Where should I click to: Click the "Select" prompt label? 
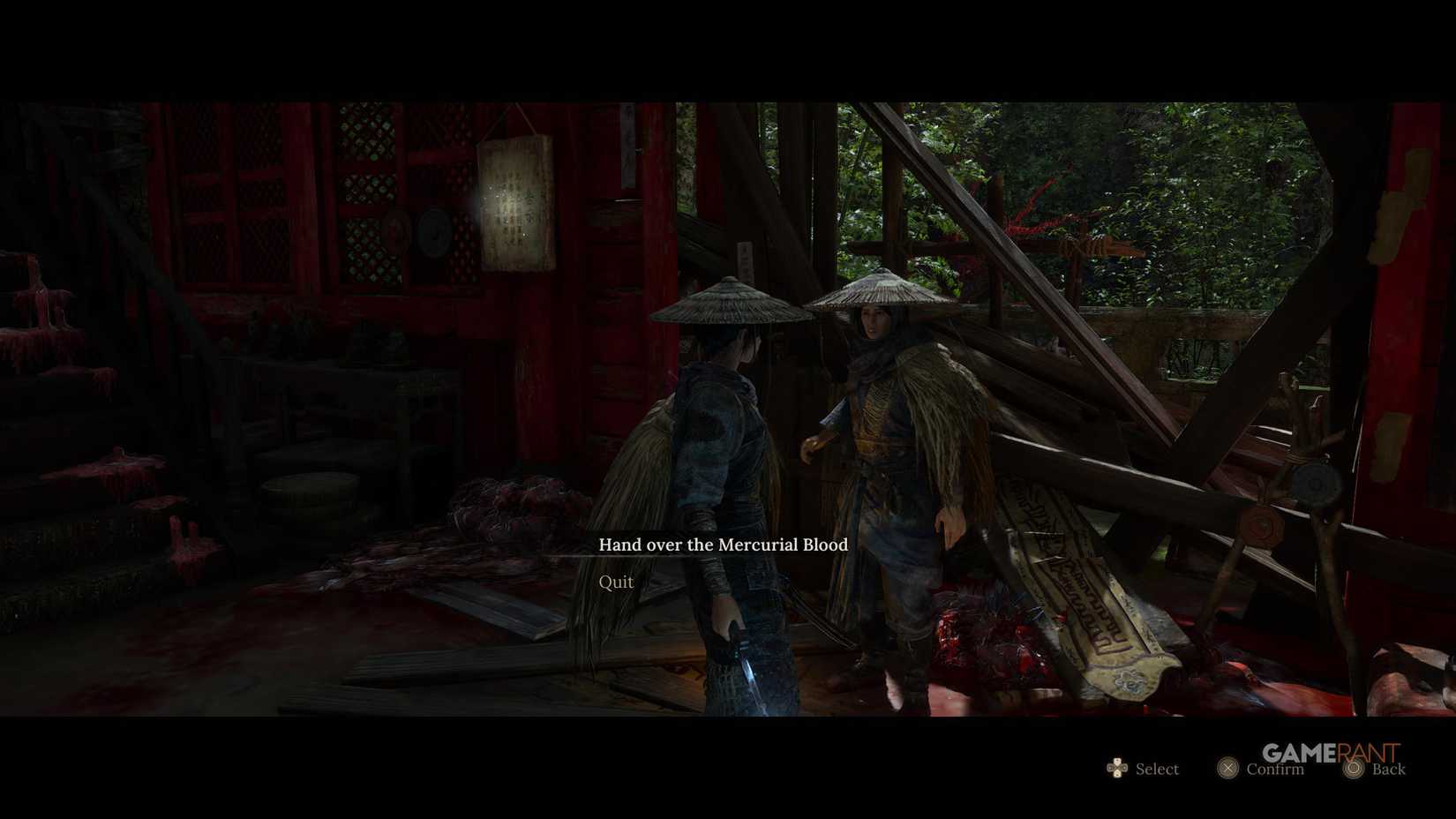(1157, 769)
